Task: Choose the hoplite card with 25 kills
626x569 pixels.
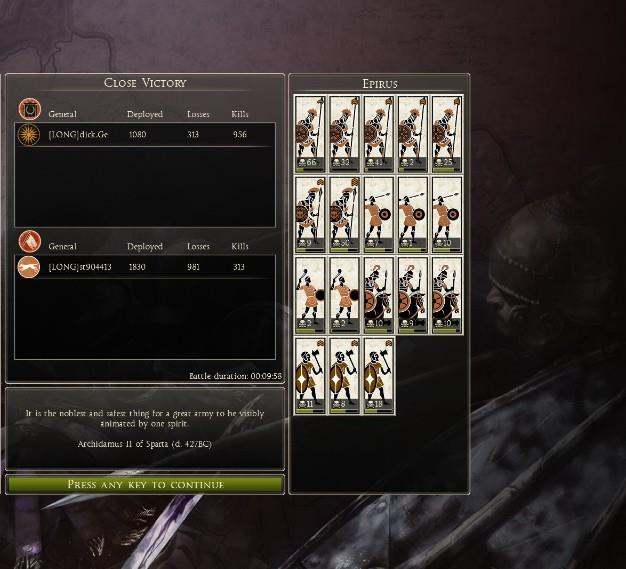Action: coord(447,133)
